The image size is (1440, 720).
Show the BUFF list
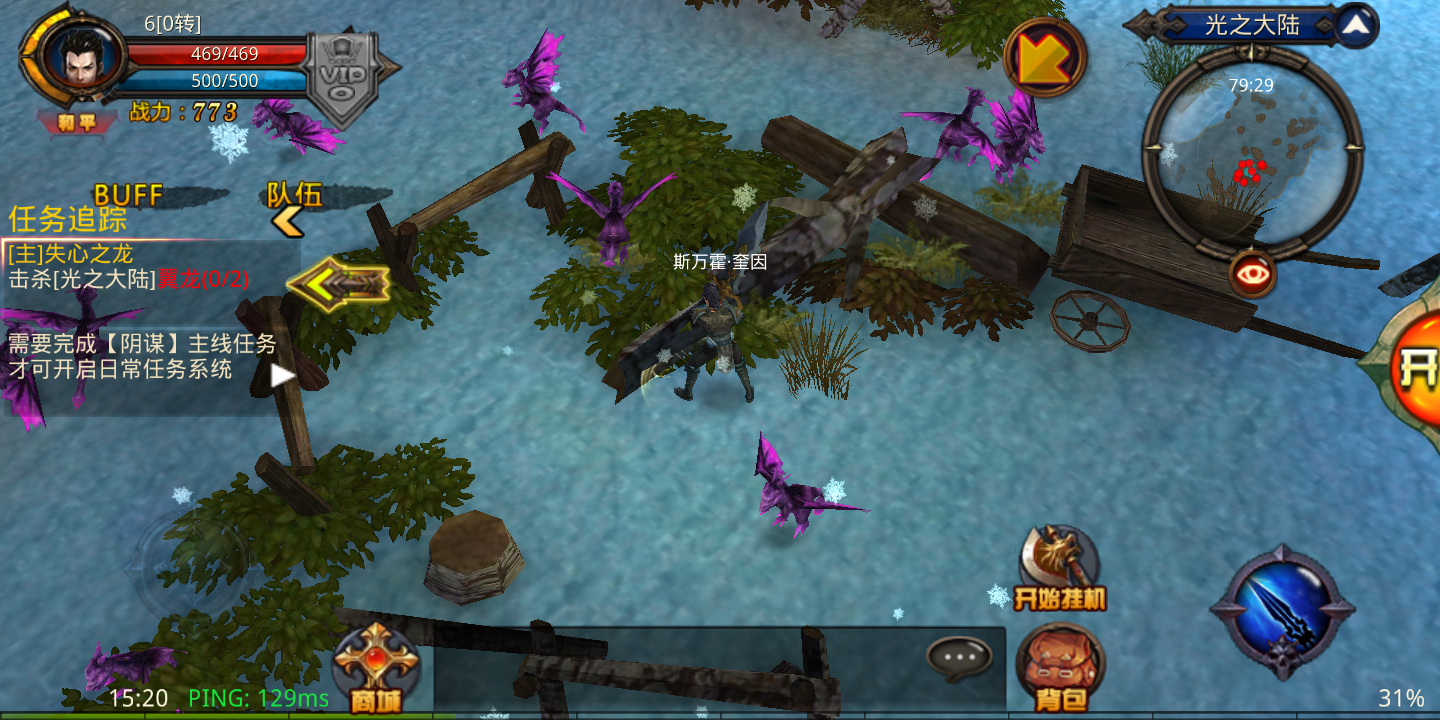click(x=128, y=195)
